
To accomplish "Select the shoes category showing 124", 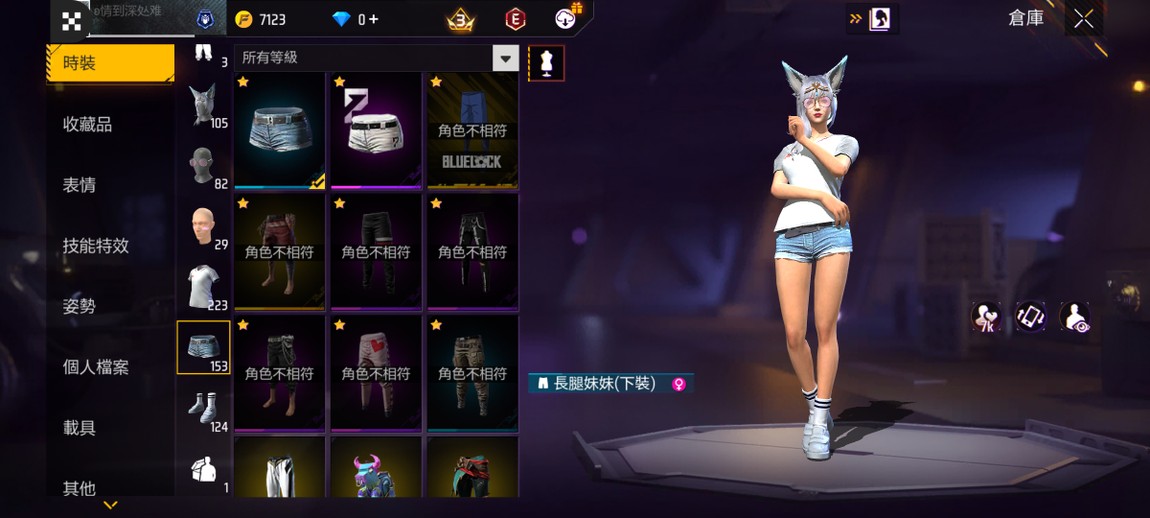I will click(x=204, y=409).
